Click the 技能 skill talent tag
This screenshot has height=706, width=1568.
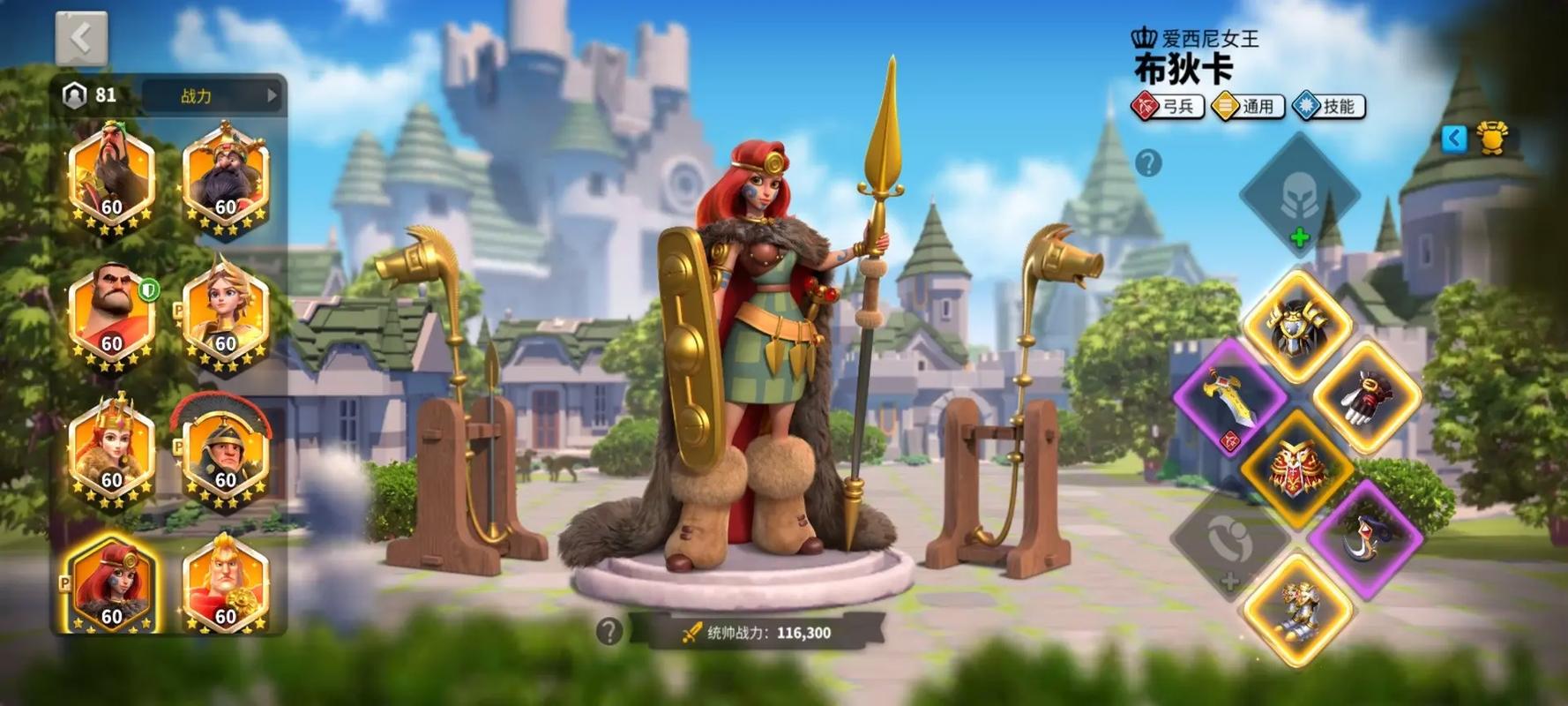[x=1328, y=107]
